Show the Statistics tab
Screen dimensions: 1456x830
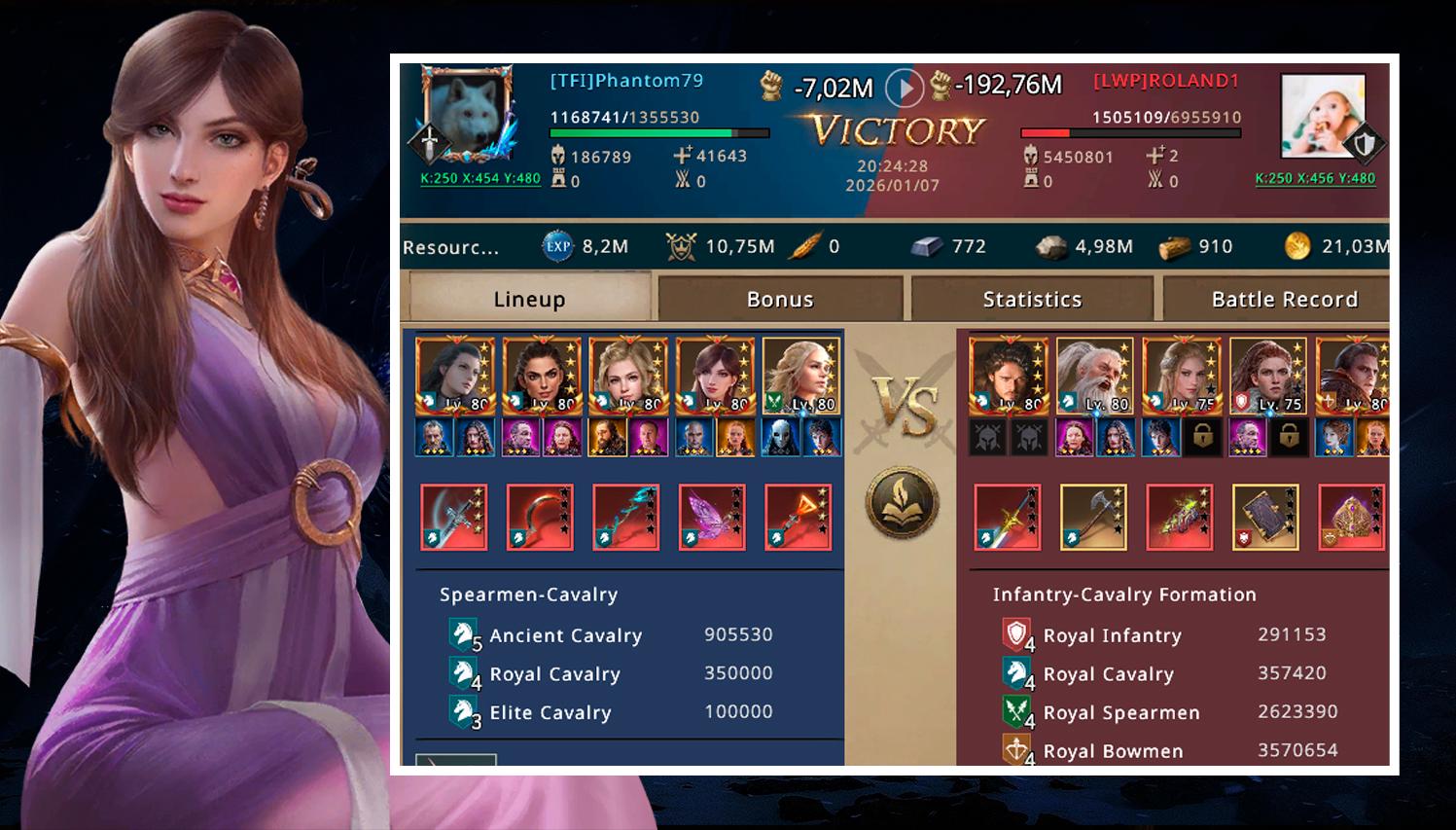[1032, 299]
